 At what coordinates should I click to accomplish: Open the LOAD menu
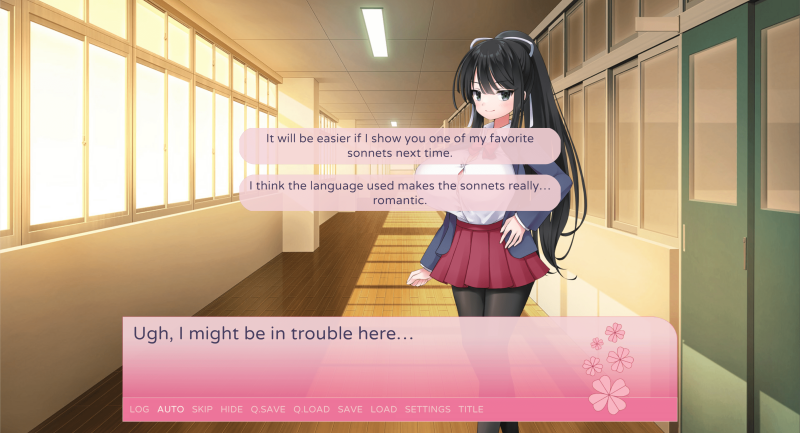(x=383, y=409)
